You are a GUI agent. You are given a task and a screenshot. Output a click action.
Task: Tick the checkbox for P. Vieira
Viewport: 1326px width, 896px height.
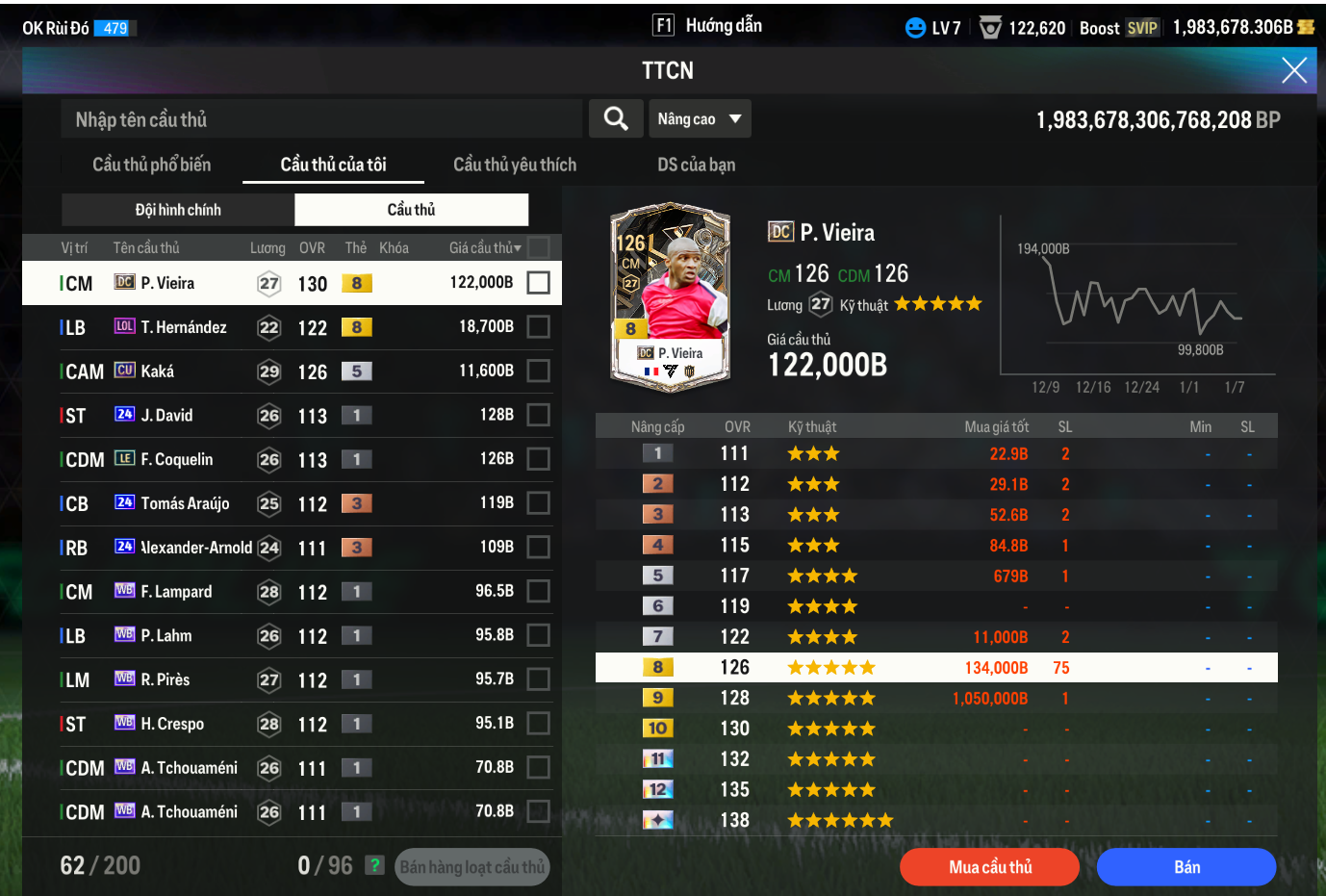[x=539, y=283]
